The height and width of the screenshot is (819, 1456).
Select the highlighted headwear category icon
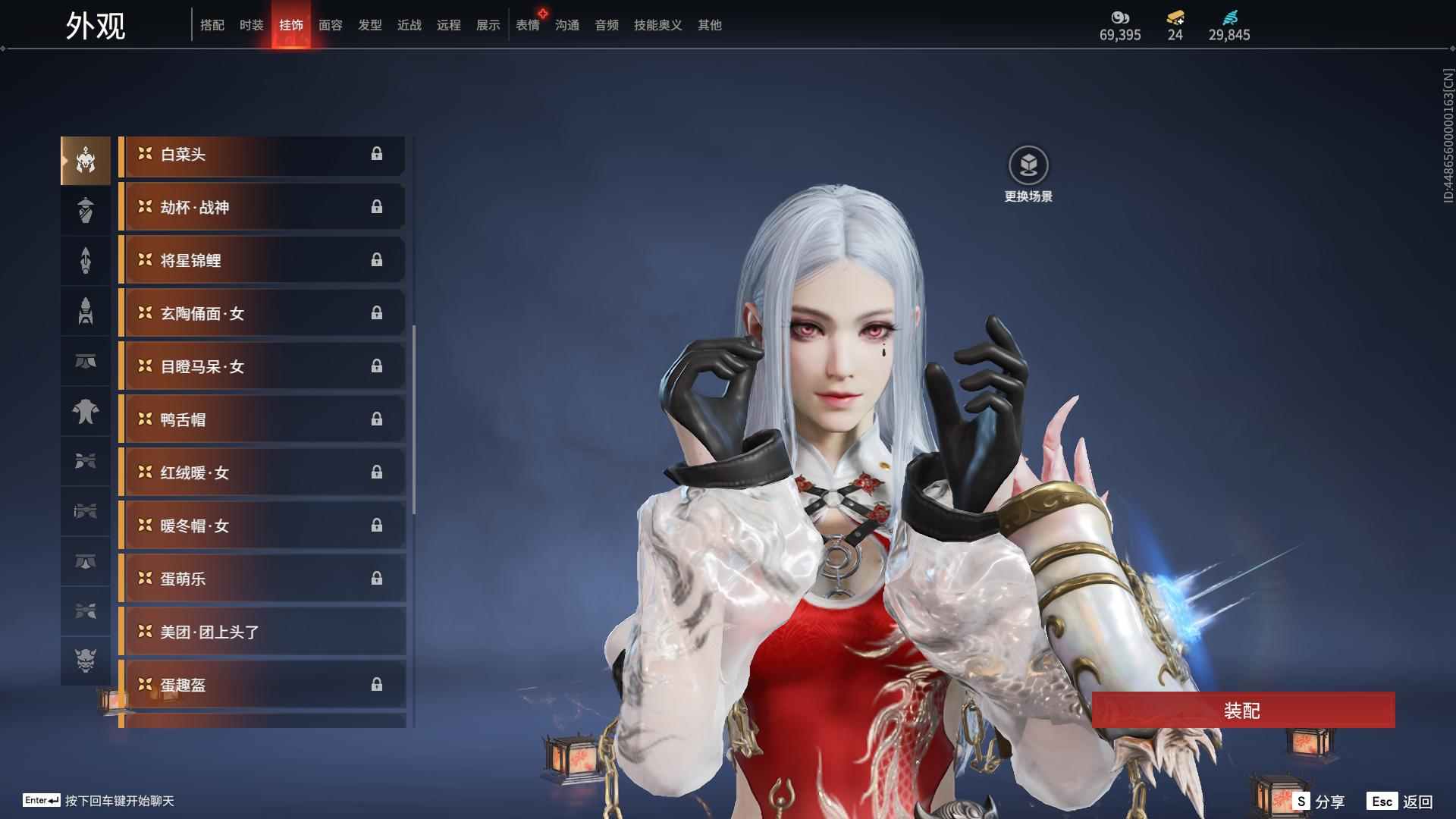86,161
